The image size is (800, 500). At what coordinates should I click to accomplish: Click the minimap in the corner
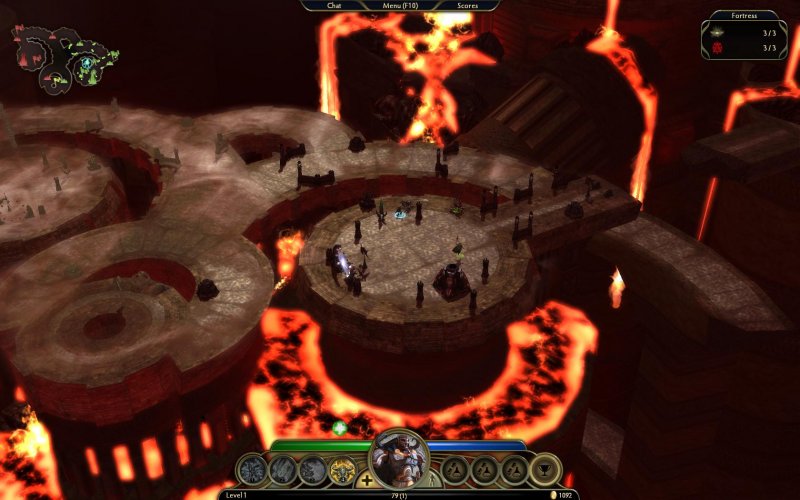click(x=64, y=58)
